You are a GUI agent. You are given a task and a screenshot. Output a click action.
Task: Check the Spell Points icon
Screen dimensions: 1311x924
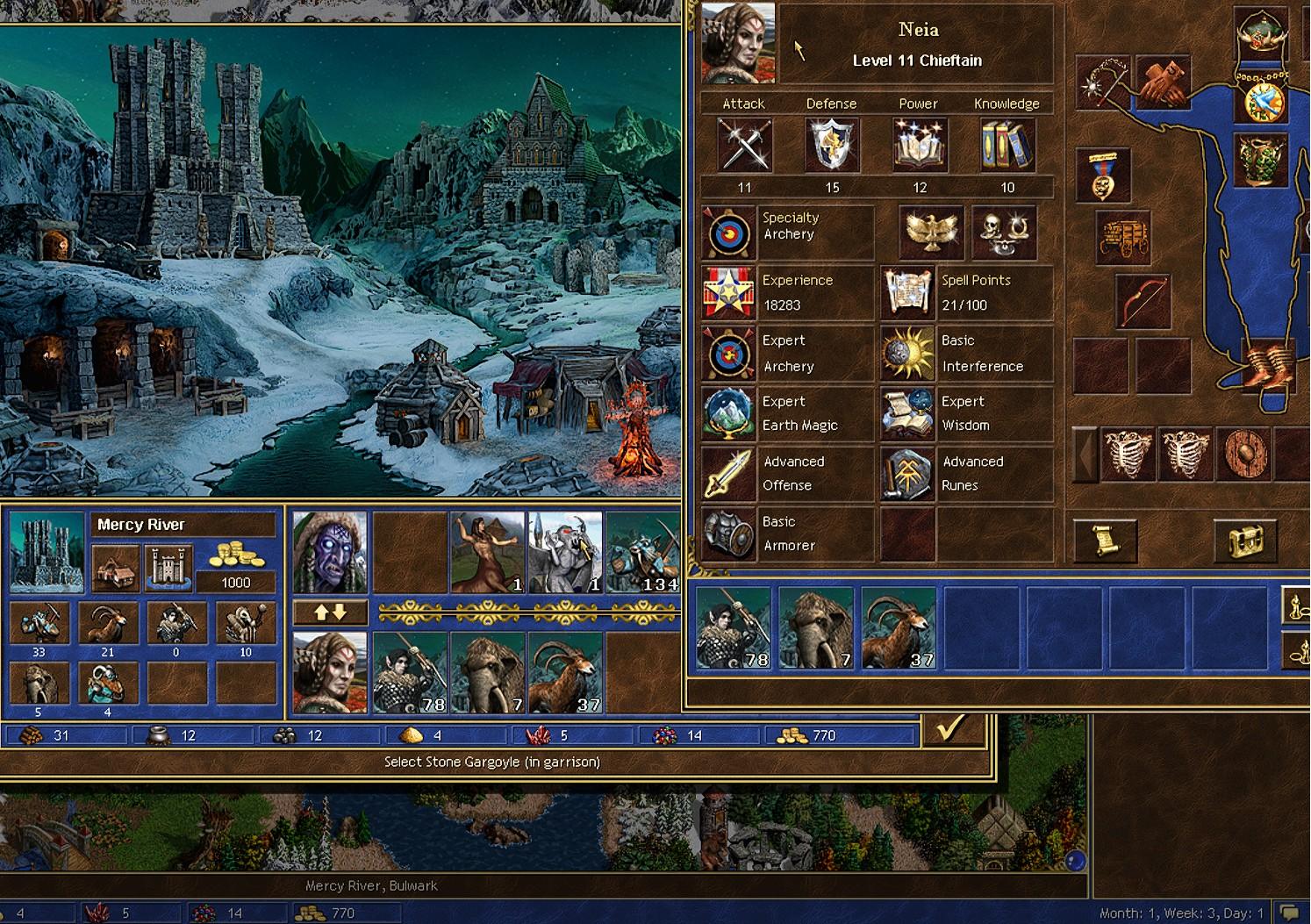[907, 293]
